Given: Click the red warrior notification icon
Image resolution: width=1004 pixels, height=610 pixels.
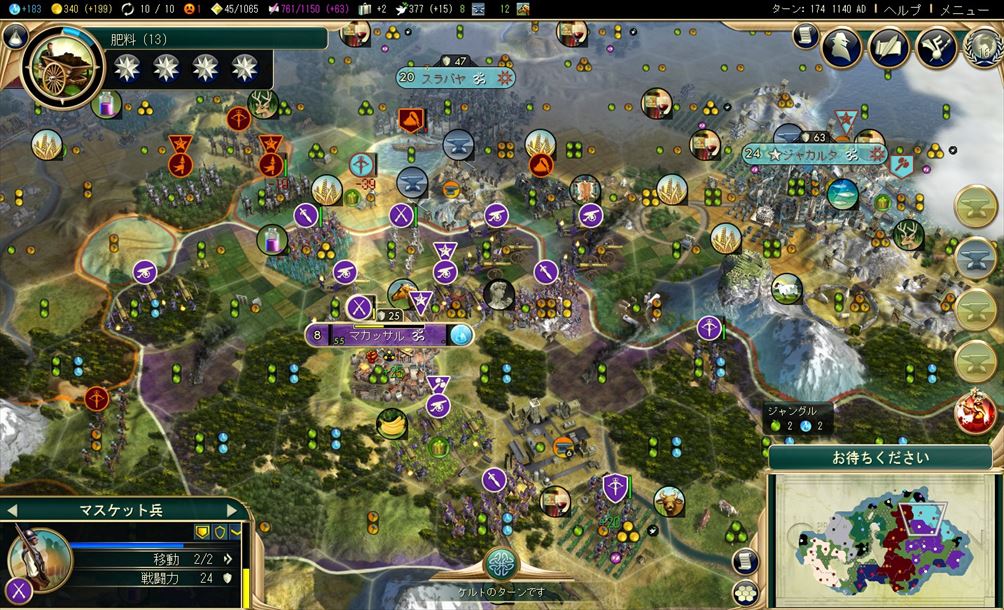Looking at the screenshot, I should pyautogui.click(x=974, y=413).
